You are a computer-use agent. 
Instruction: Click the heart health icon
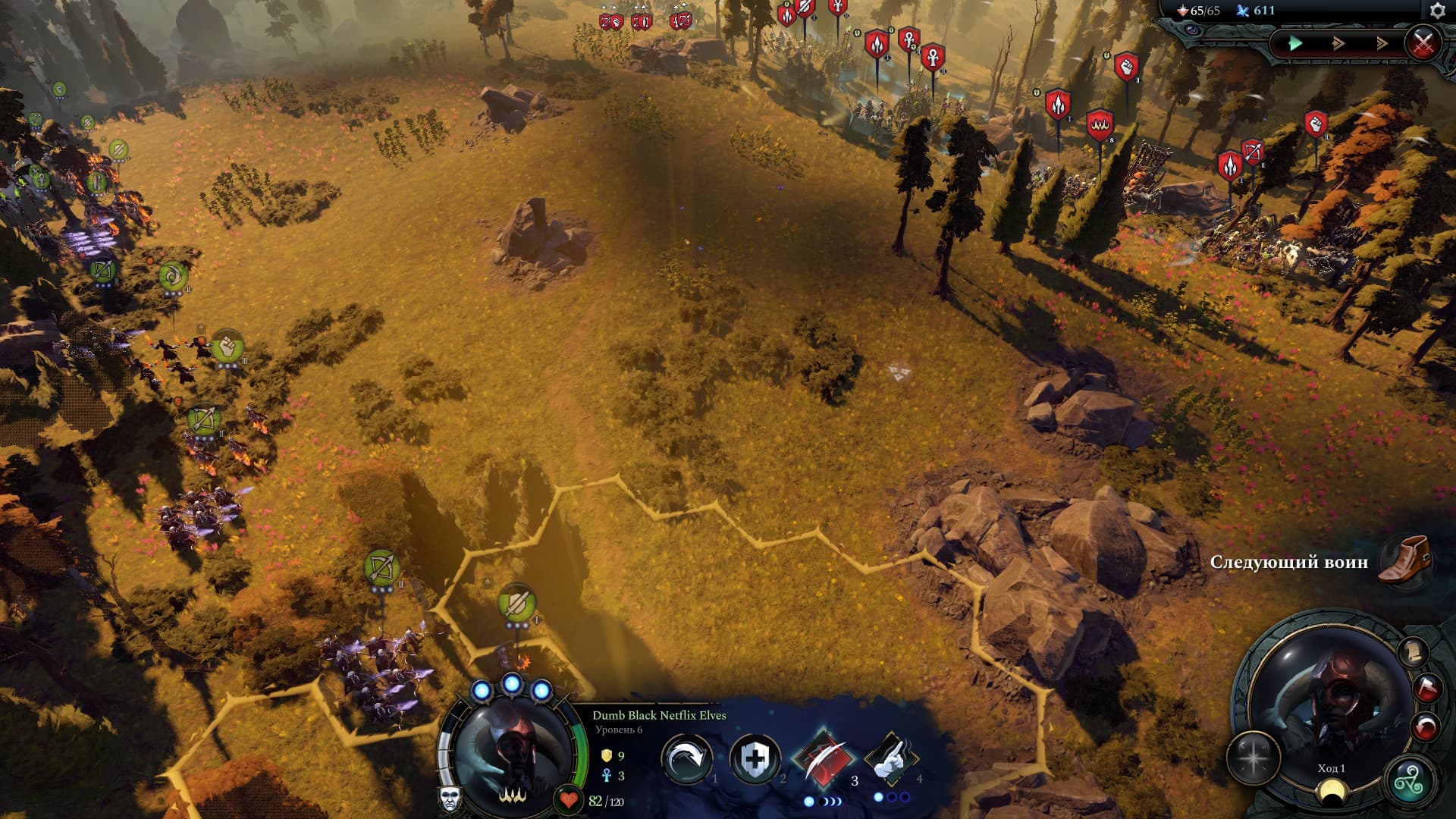[x=568, y=799]
